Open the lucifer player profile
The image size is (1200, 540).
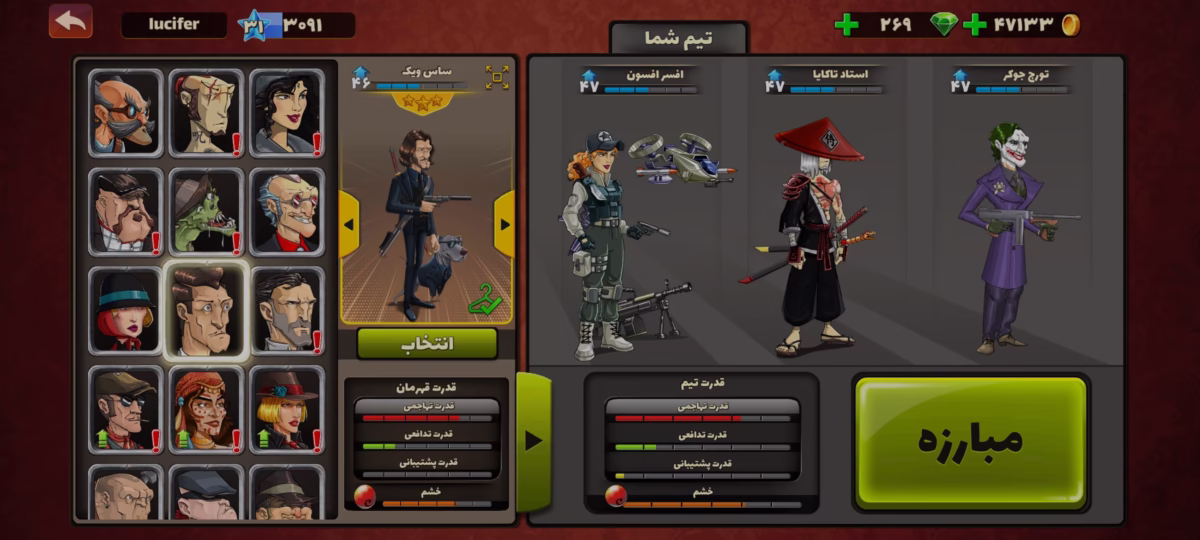click(x=173, y=25)
